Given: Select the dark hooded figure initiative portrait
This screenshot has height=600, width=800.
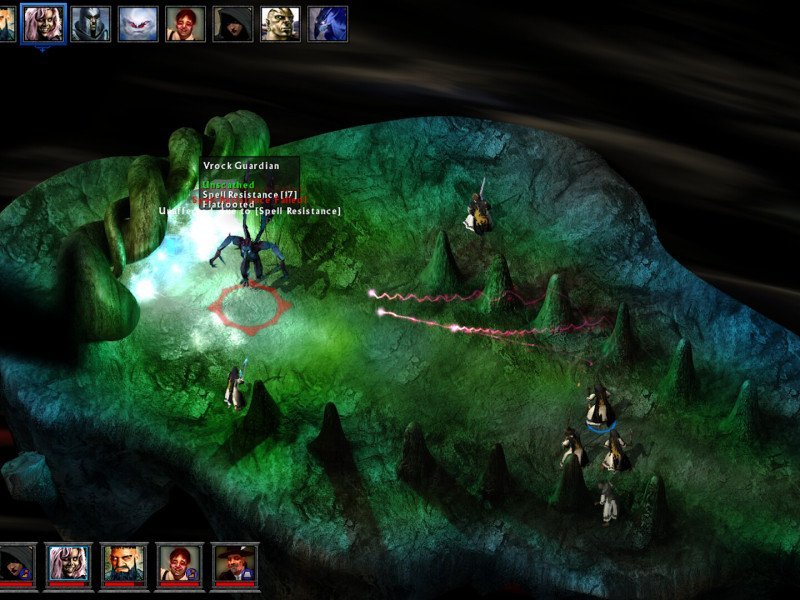Looking at the screenshot, I should [233, 23].
